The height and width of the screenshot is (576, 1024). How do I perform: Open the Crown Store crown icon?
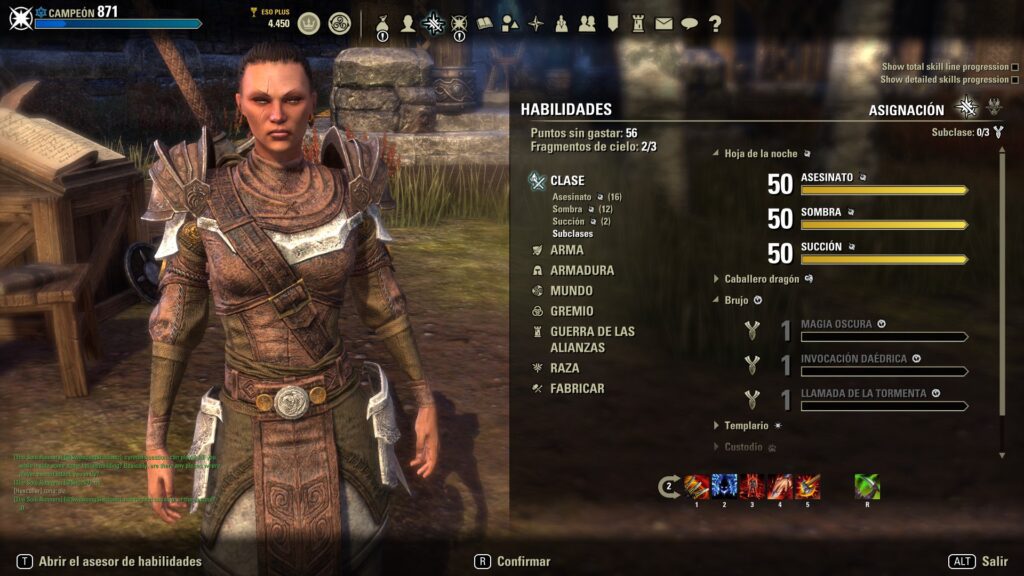309,23
